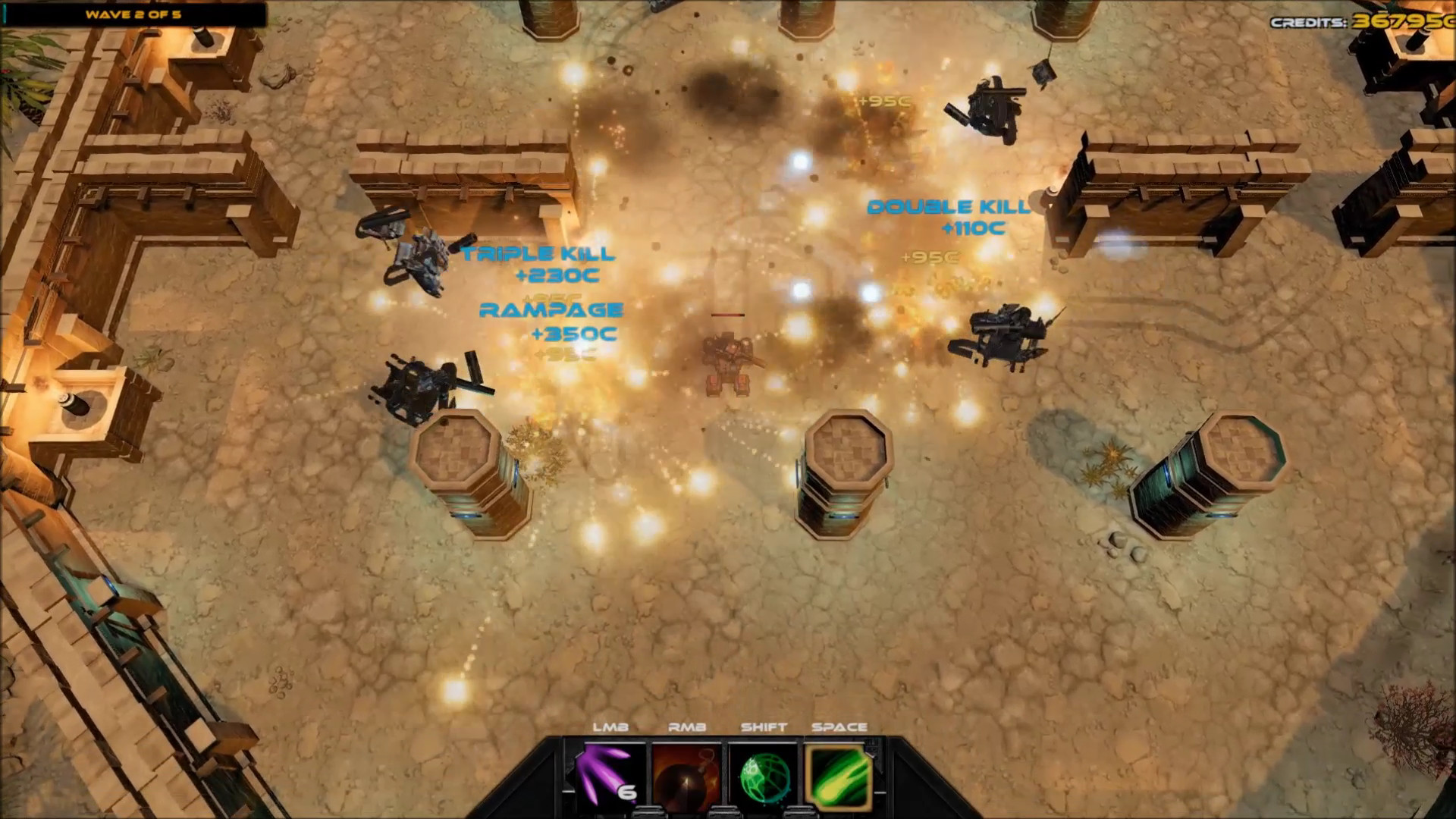Click the WAVE 2 OF 5 banner
The image size is (1456, 819).
point(133,13)
